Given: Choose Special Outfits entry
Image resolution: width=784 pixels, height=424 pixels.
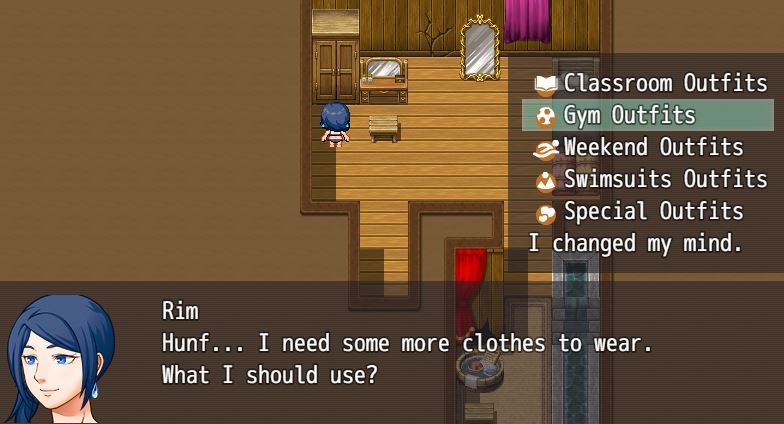Looking at the screenshot, I should pyautogui.click(x=653, y=212).
